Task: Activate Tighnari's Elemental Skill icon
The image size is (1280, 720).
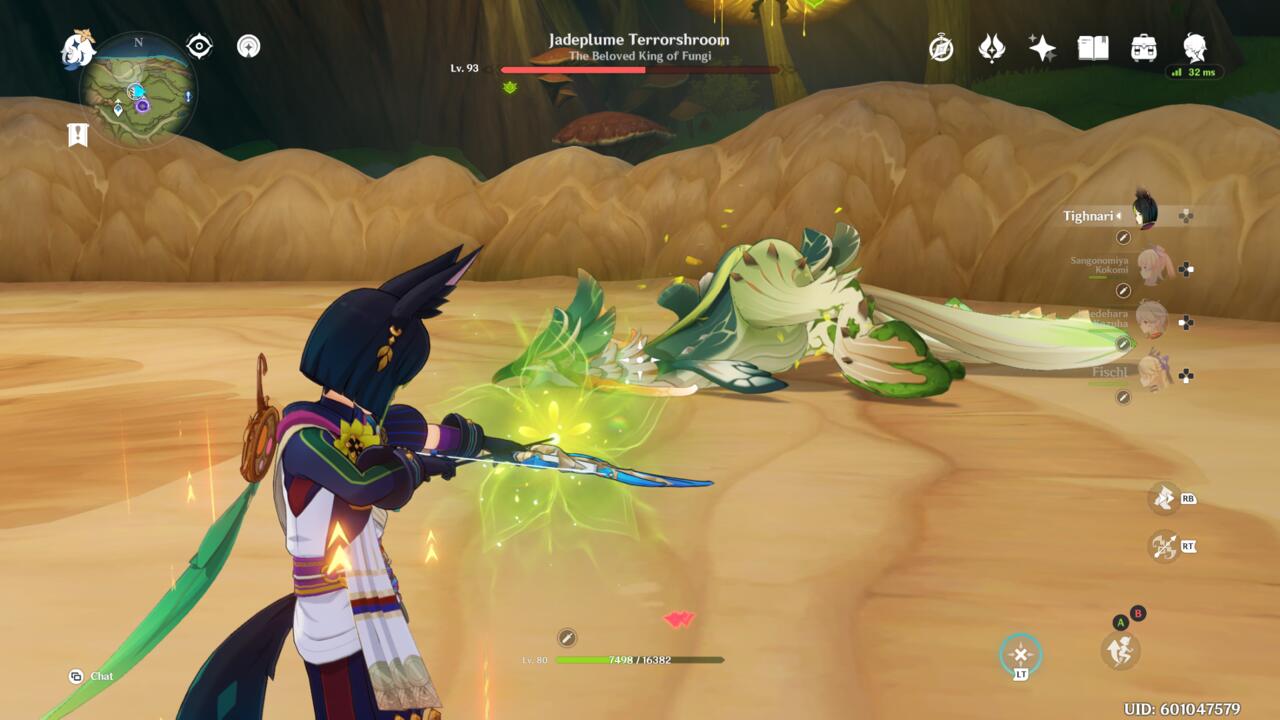Action: (x=1163, y=497)
